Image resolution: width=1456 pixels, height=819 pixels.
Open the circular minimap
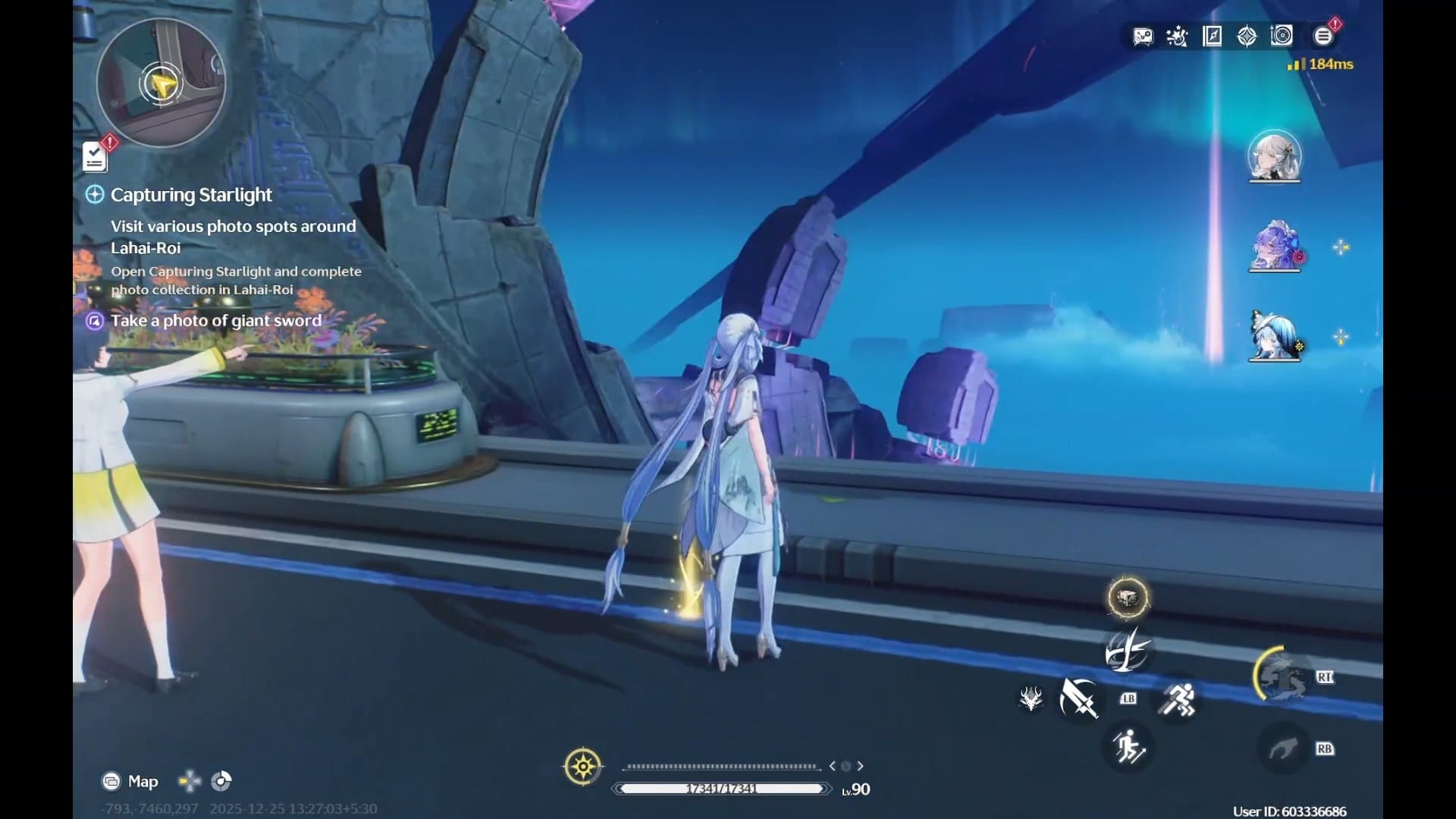161,83
